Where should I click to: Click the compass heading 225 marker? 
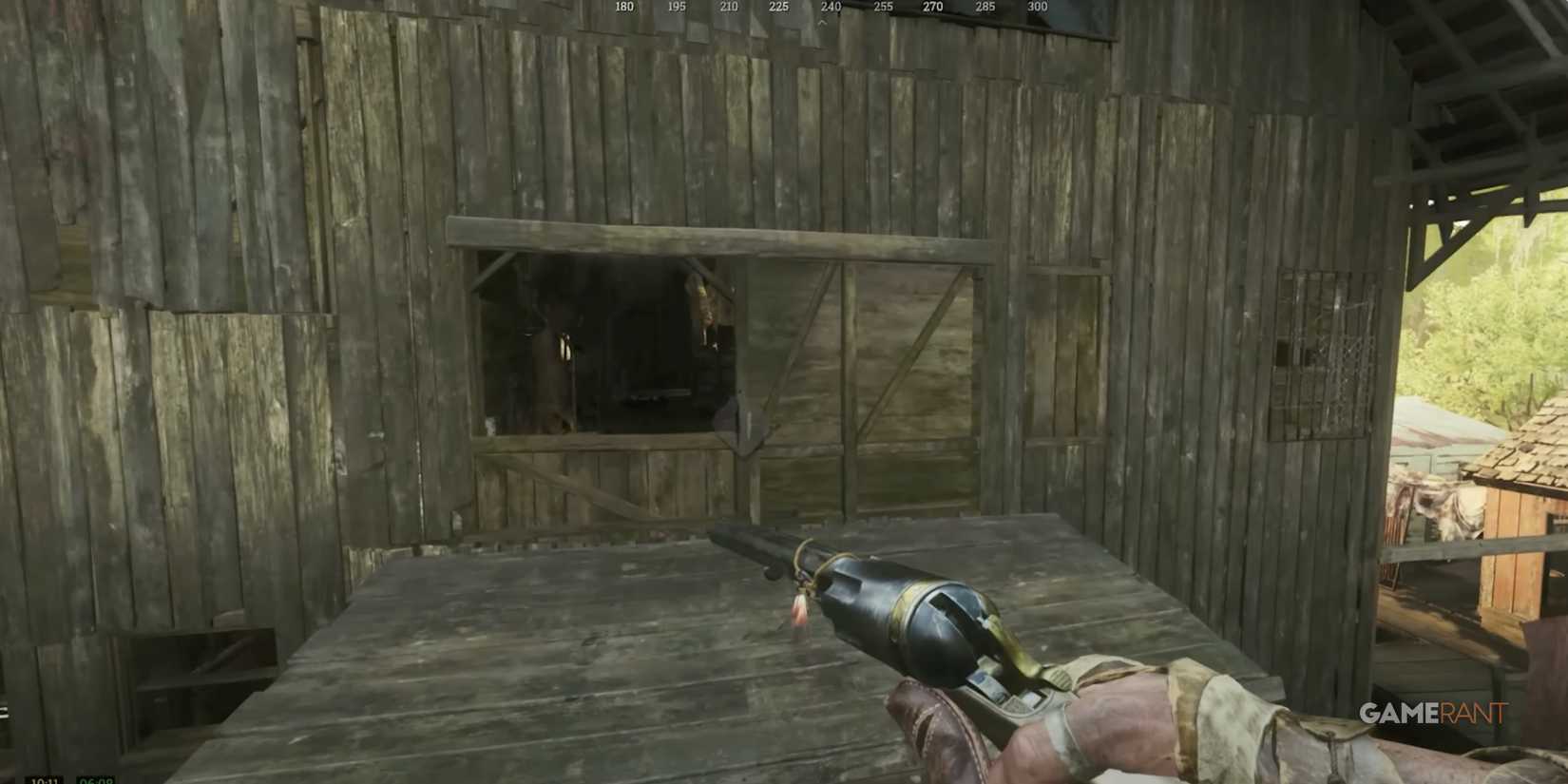pyautogui.click(x=777, y=7)
